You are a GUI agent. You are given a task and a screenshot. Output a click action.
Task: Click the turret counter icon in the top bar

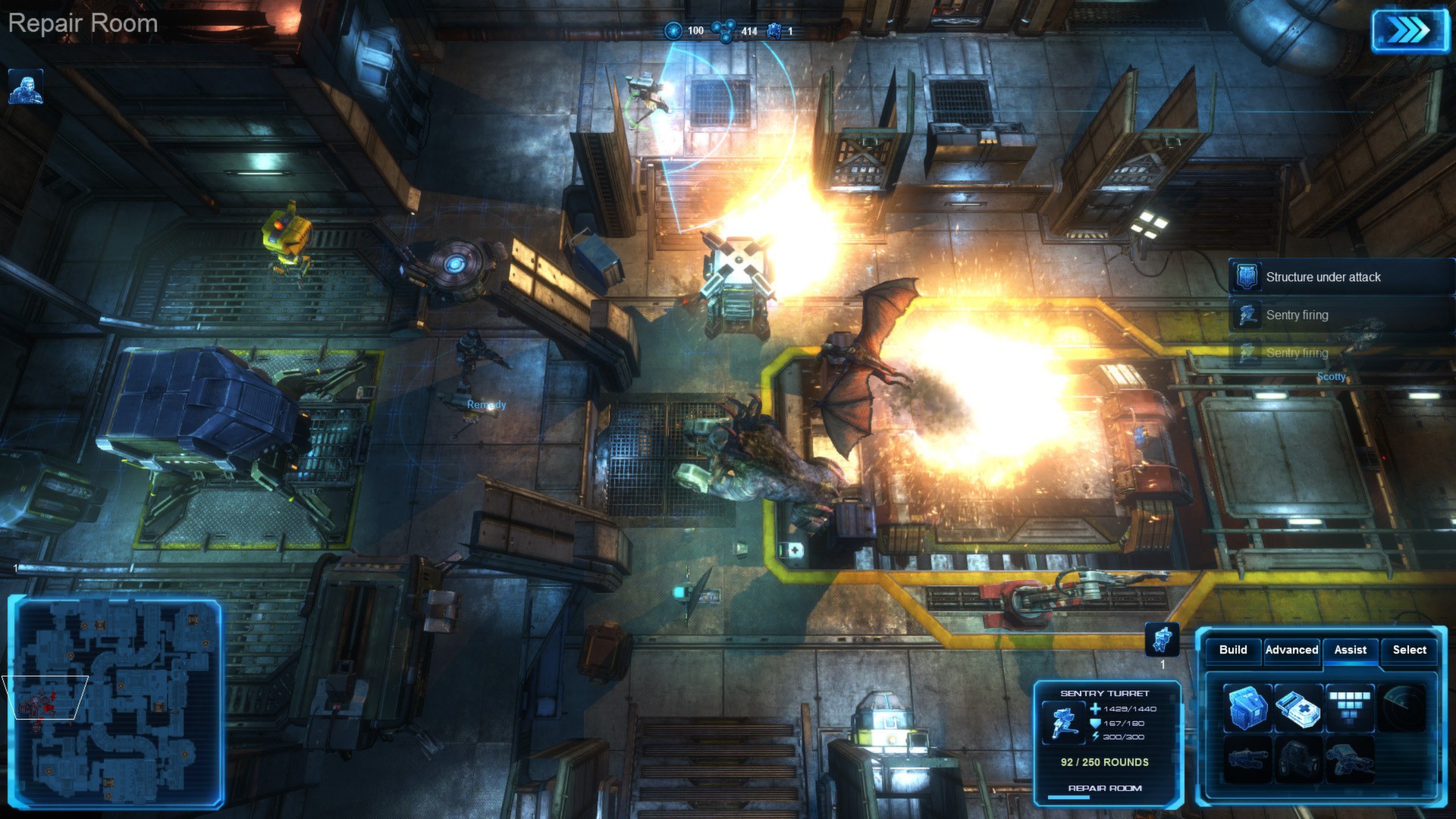pos(773,30)
